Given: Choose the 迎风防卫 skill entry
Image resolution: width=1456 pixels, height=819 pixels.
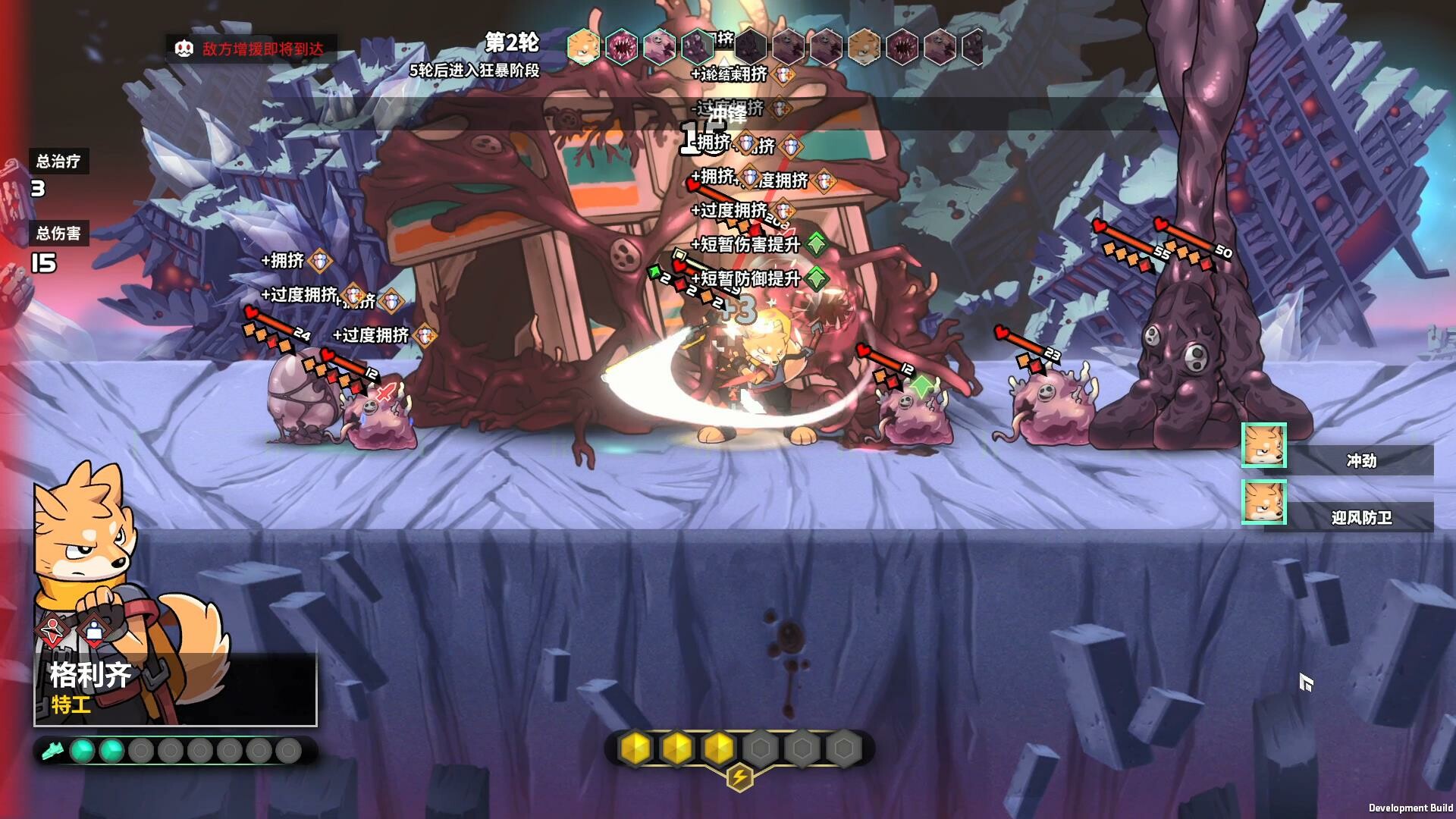Looking at the screenshot, I should (x=1360, y=518).
